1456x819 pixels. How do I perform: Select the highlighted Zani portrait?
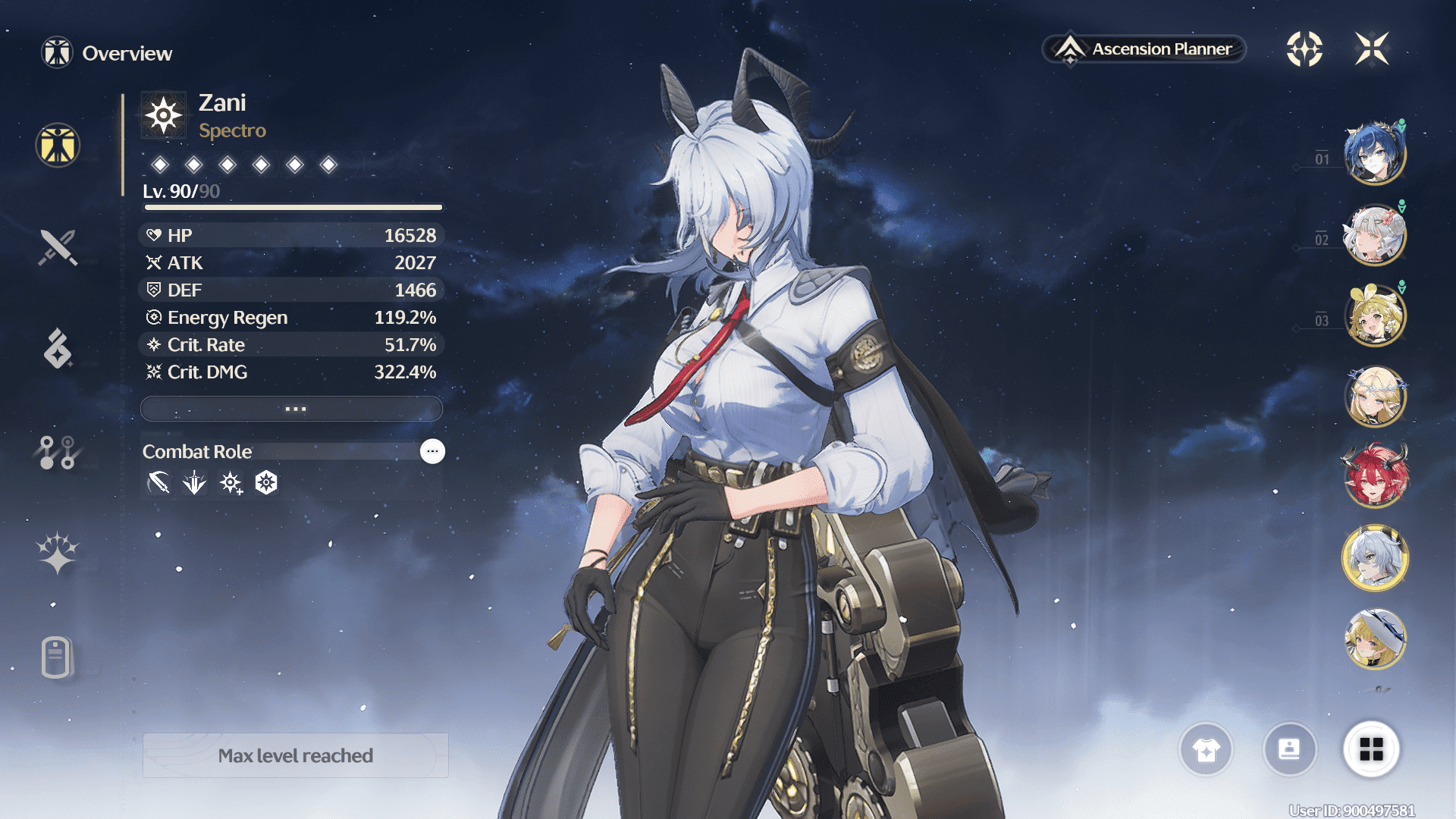[x=1374, y=558]
